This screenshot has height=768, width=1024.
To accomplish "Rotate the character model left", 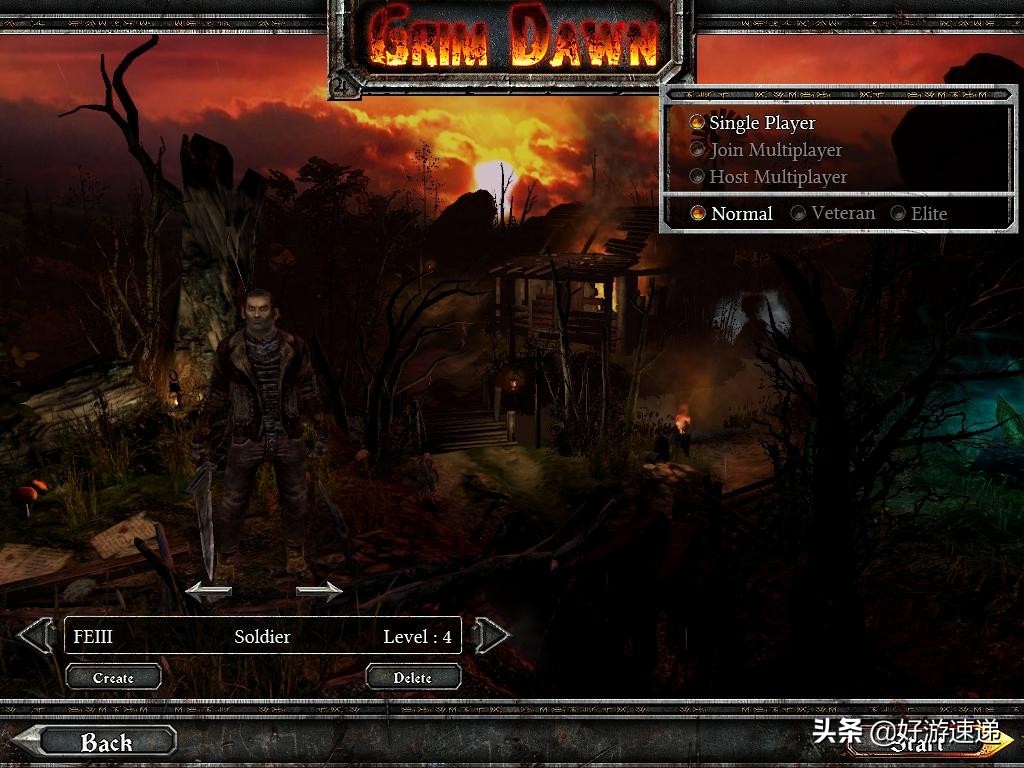I will pos(208,590).
